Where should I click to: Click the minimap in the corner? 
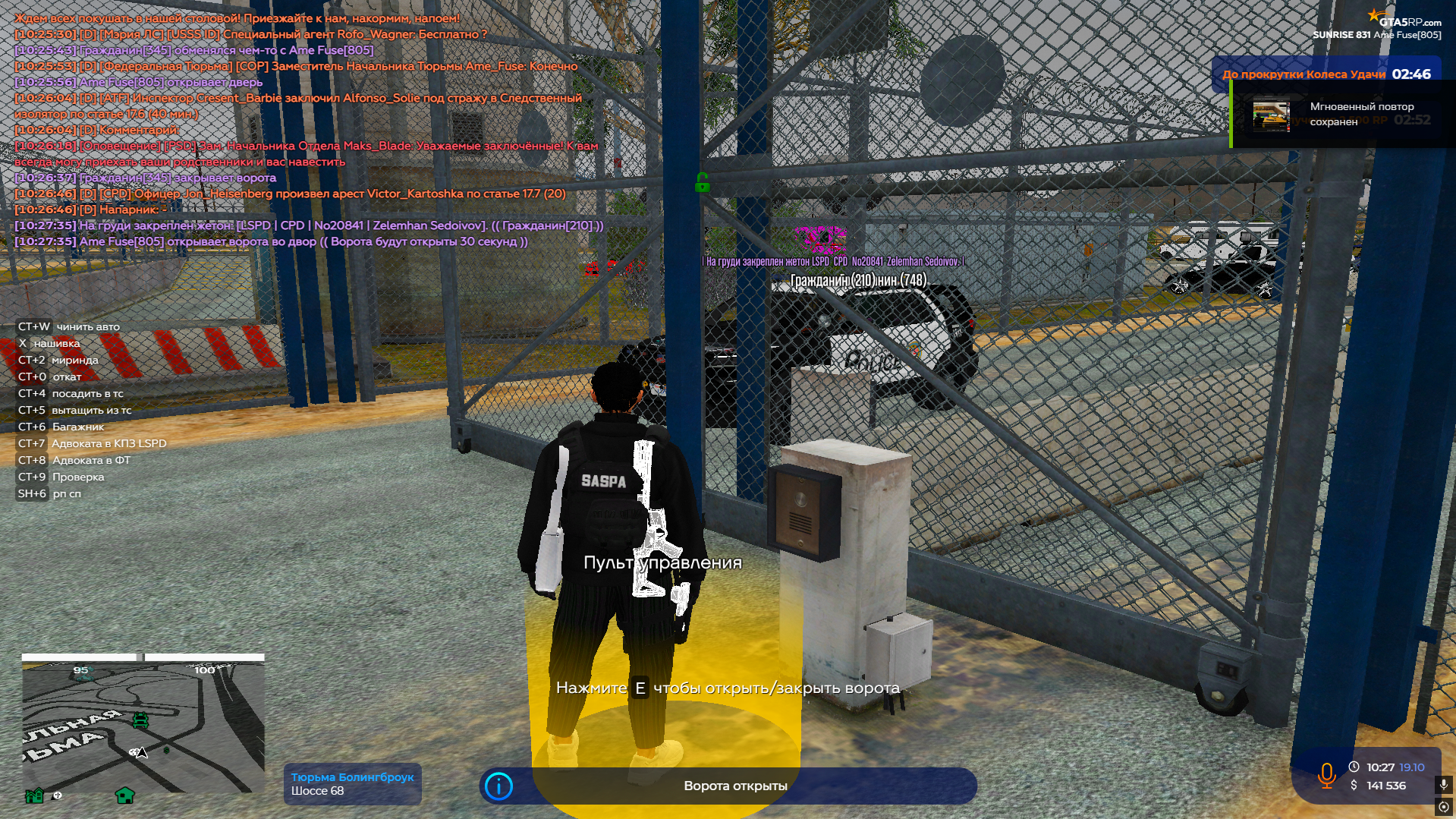[x=143, y=726]
